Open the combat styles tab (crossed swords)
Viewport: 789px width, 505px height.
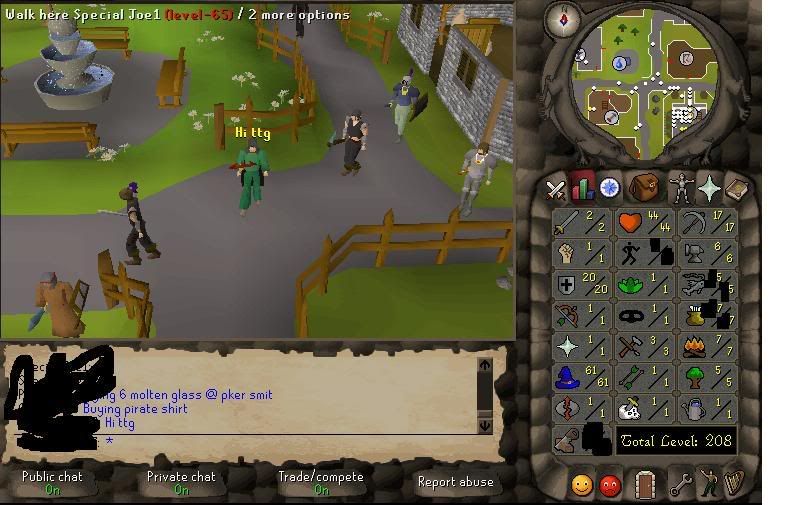555,188
